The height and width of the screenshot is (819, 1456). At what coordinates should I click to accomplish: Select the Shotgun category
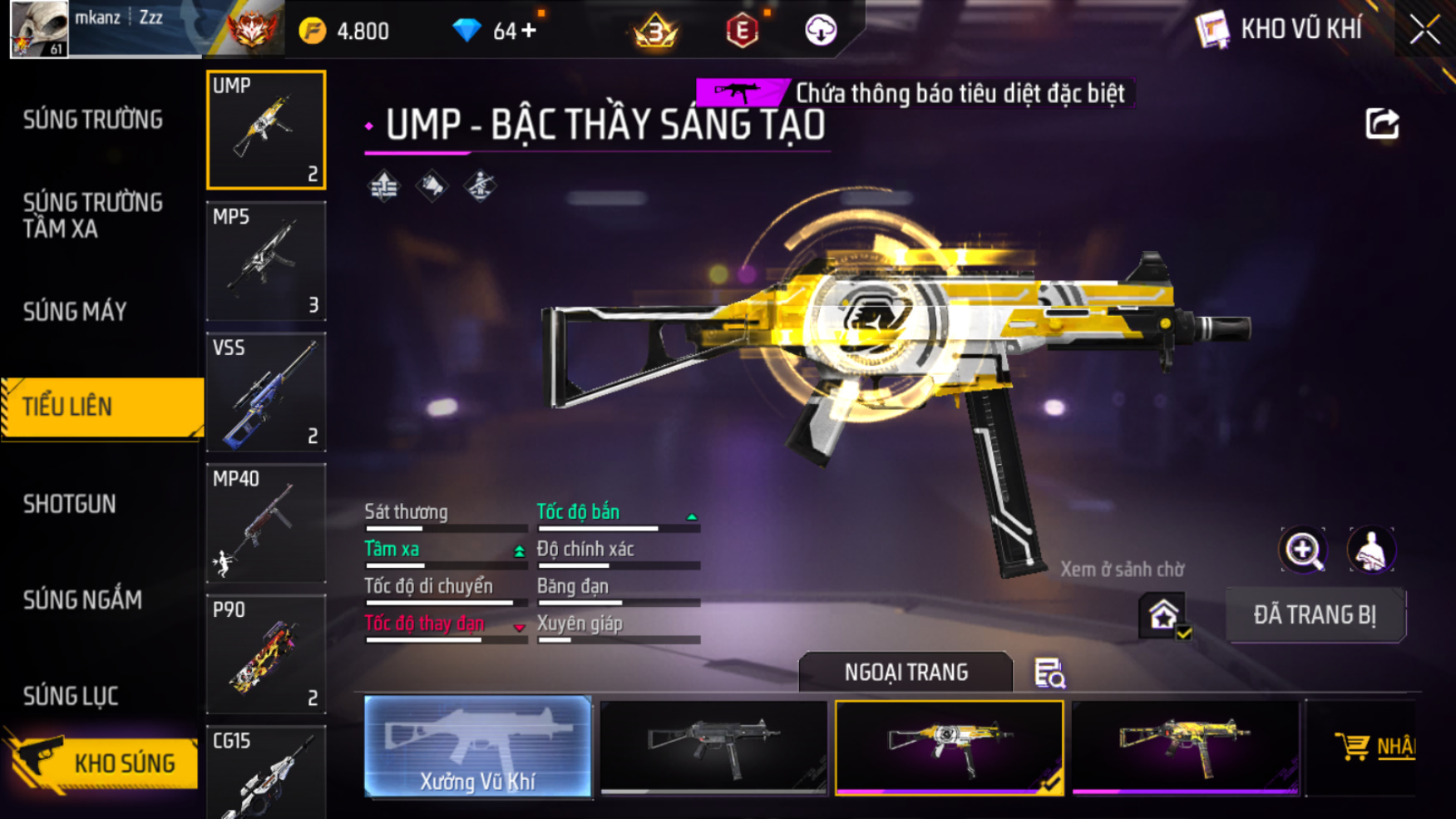70,504
